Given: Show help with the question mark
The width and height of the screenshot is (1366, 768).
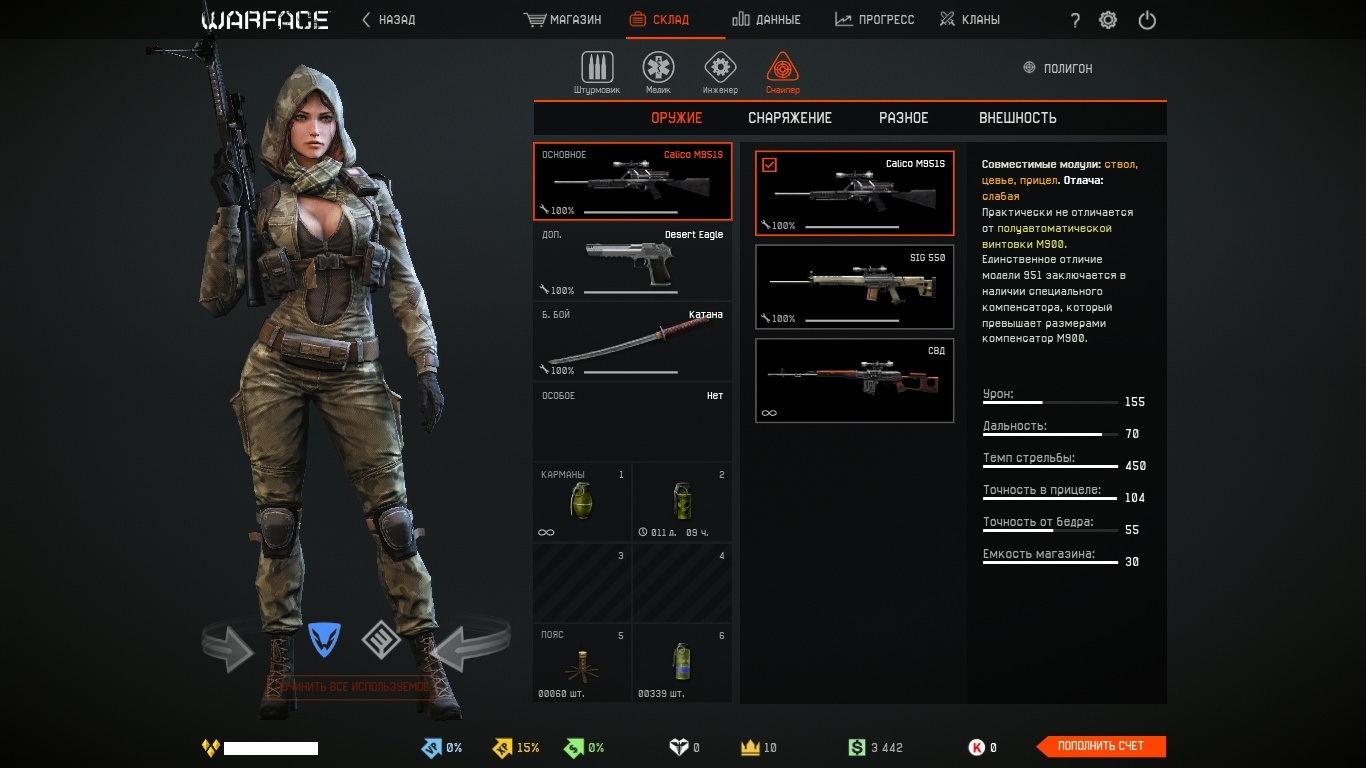Looking at the screenshot, I should (1075, 21).
